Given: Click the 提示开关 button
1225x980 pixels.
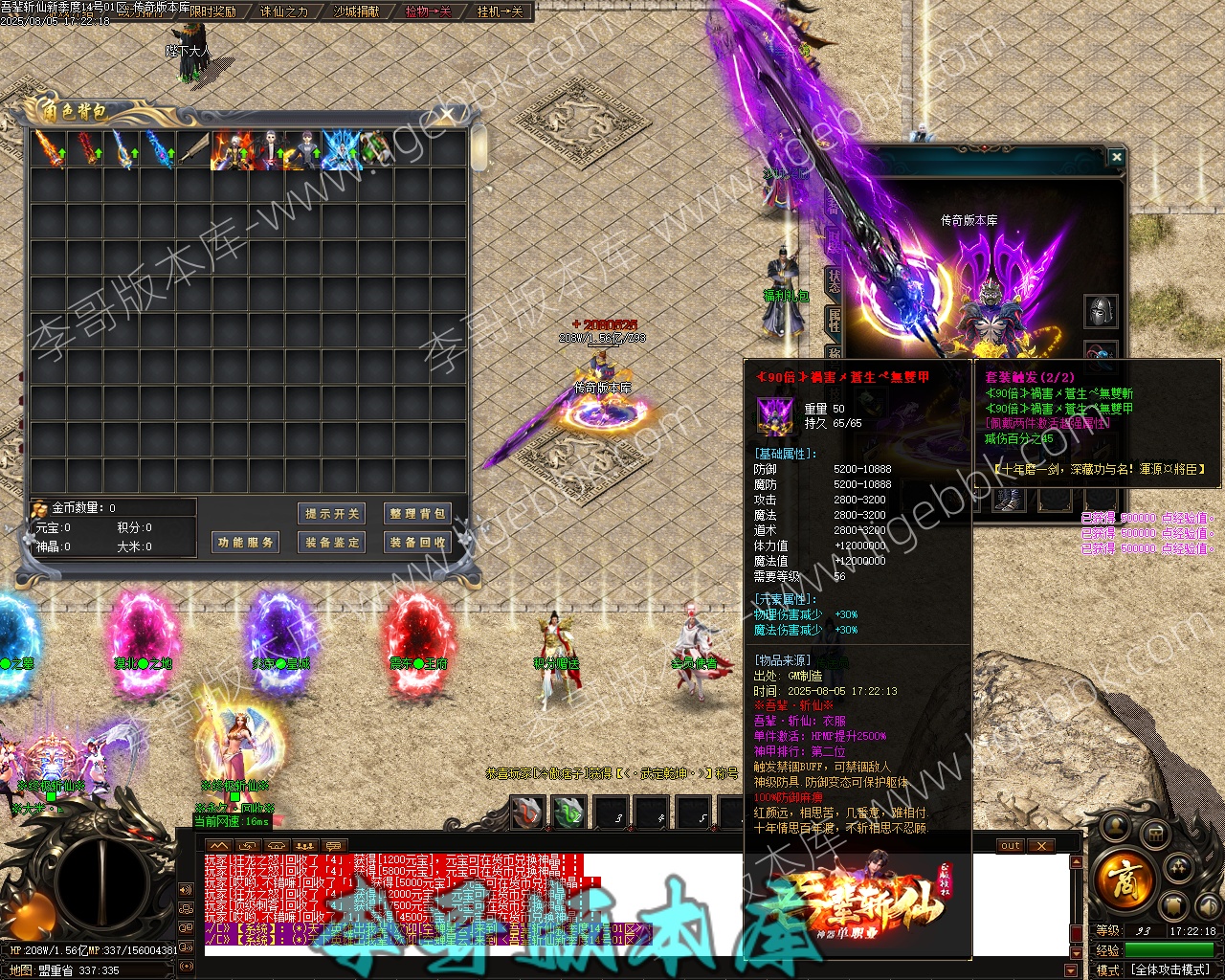Looking at the screenshot, I should click(x=332, y=514).
